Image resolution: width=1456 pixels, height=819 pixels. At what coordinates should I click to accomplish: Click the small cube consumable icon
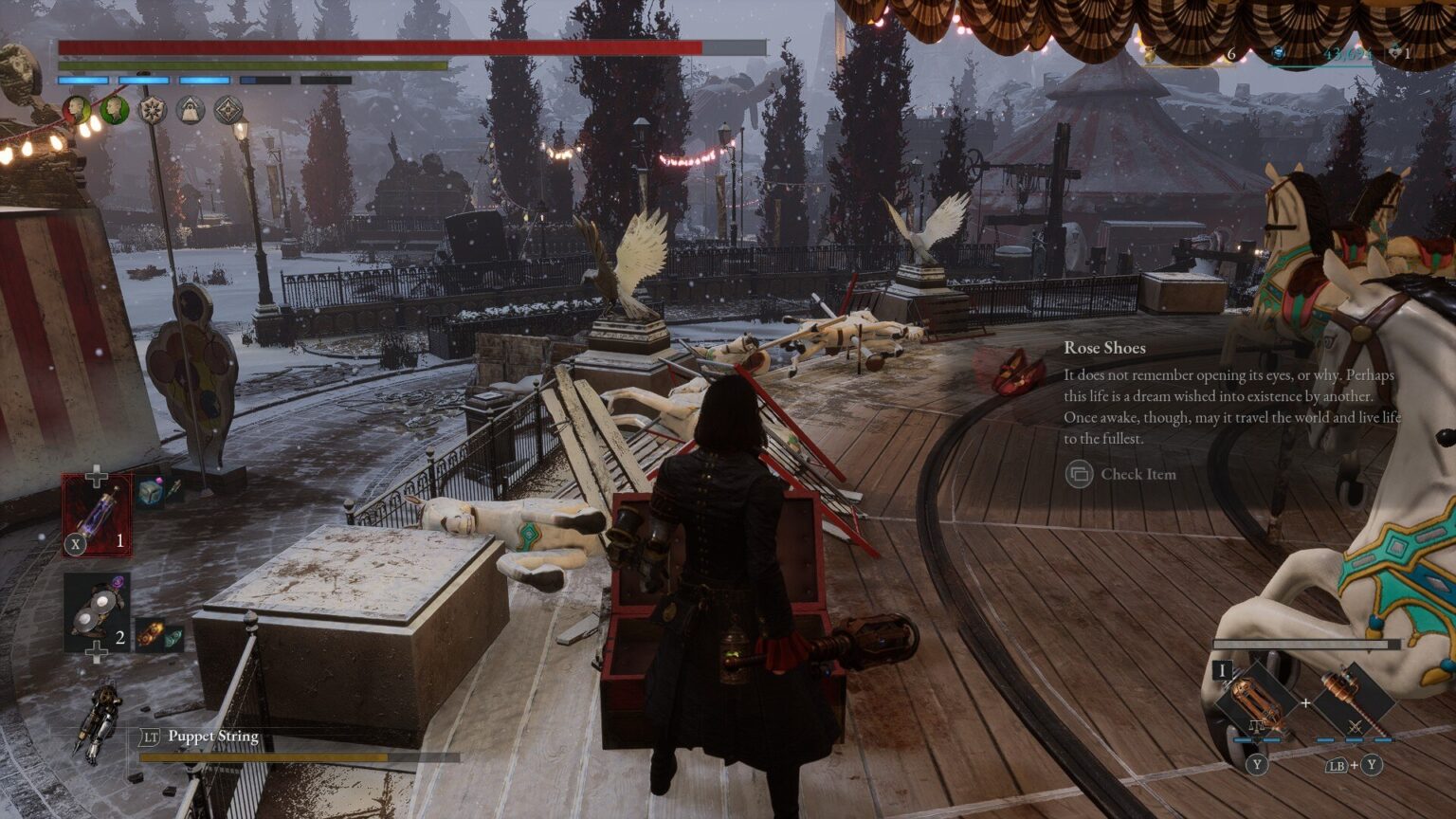coord(149,491)
